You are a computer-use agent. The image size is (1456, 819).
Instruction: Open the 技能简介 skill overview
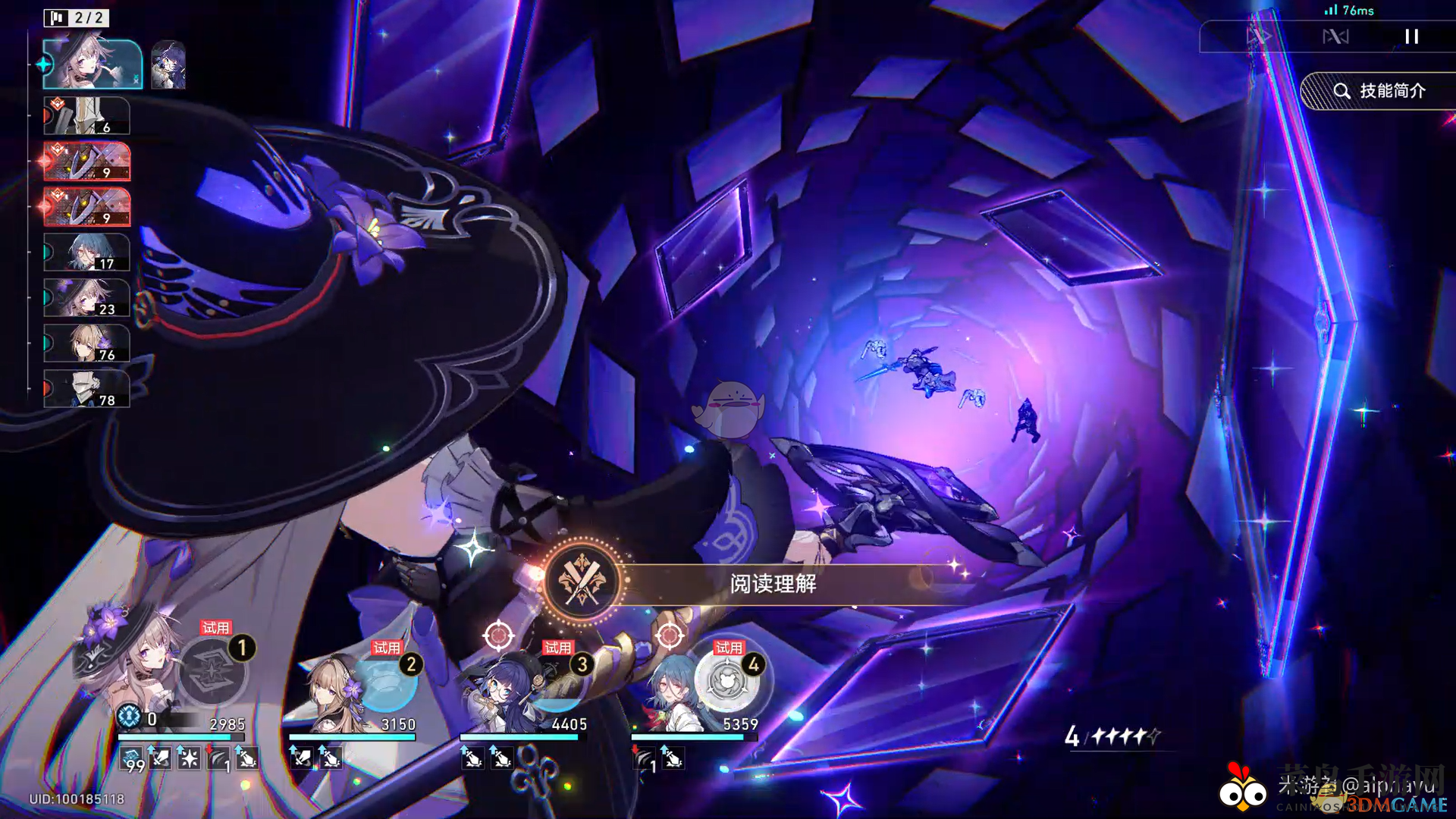pyautogui.click(x=1379, y=91)
